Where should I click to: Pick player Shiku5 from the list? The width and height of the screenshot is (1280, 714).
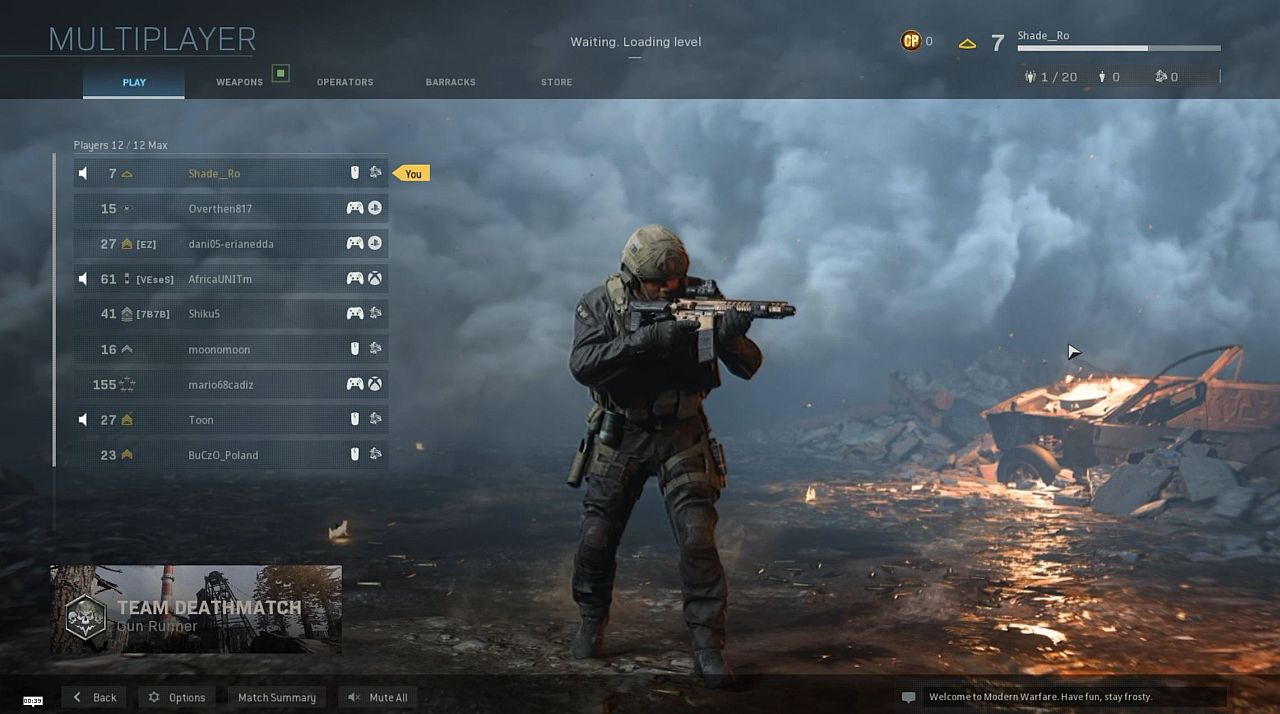coord(230,314)
